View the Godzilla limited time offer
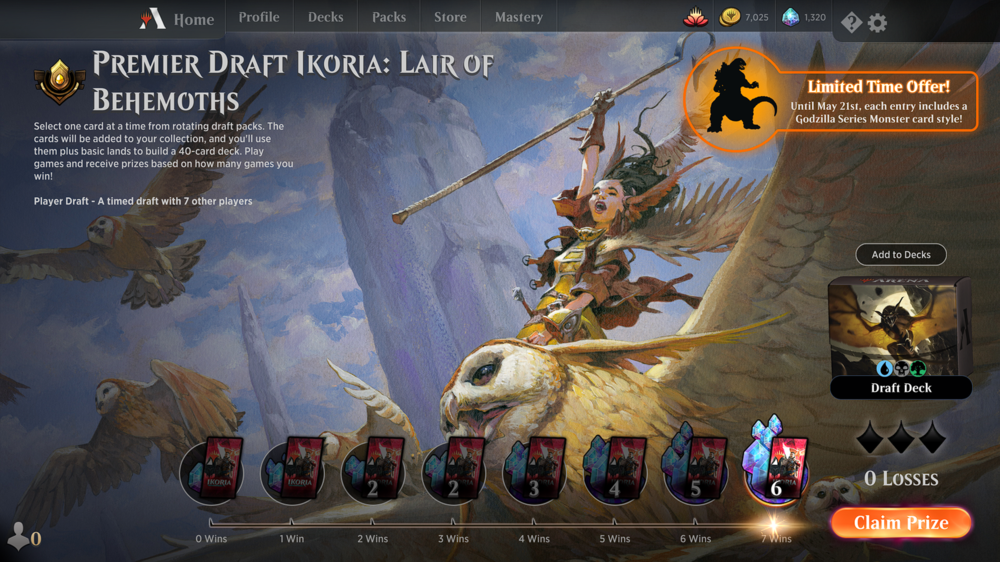 click(832, 100)
